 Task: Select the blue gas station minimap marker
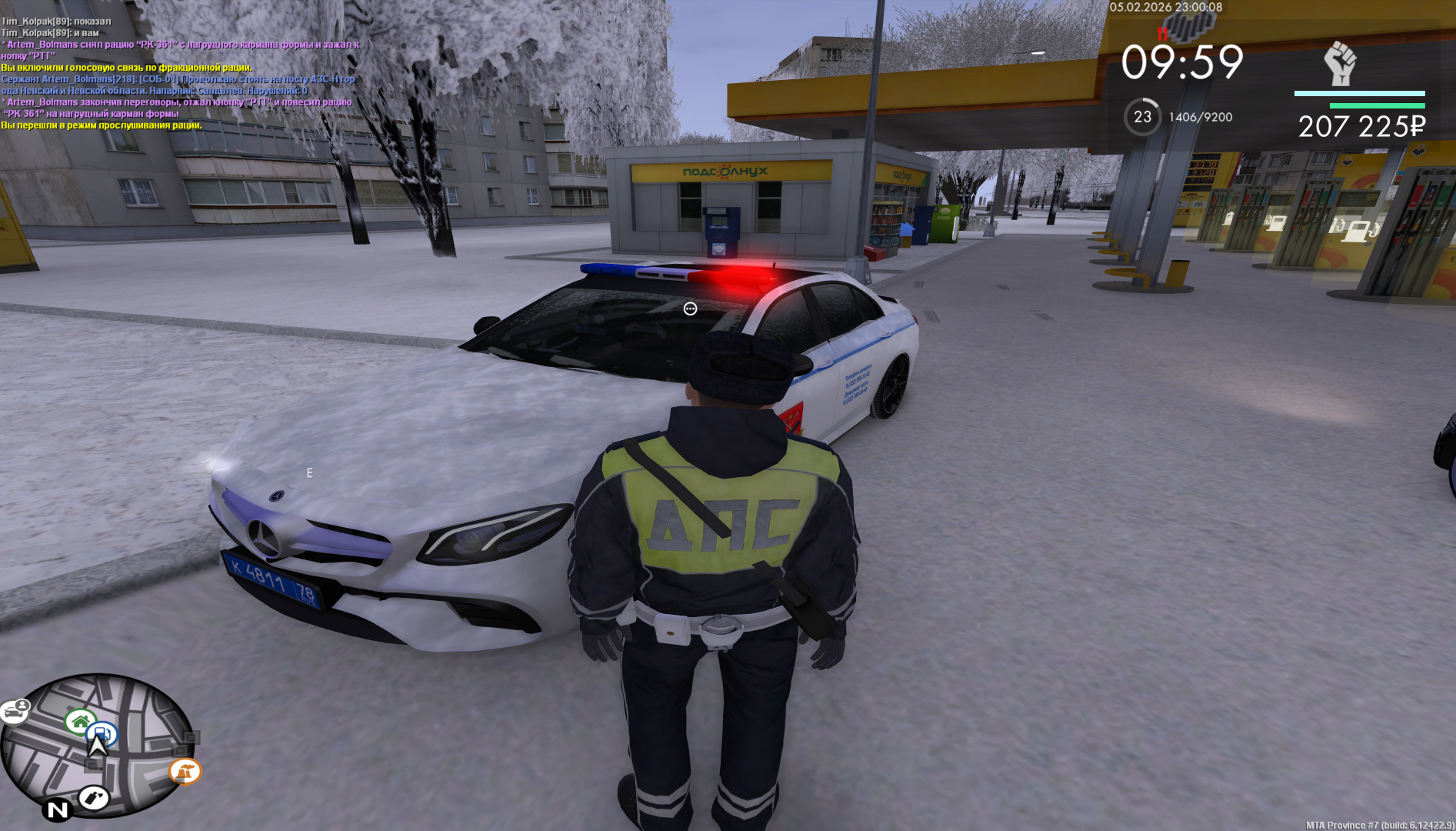coord(103,733)
